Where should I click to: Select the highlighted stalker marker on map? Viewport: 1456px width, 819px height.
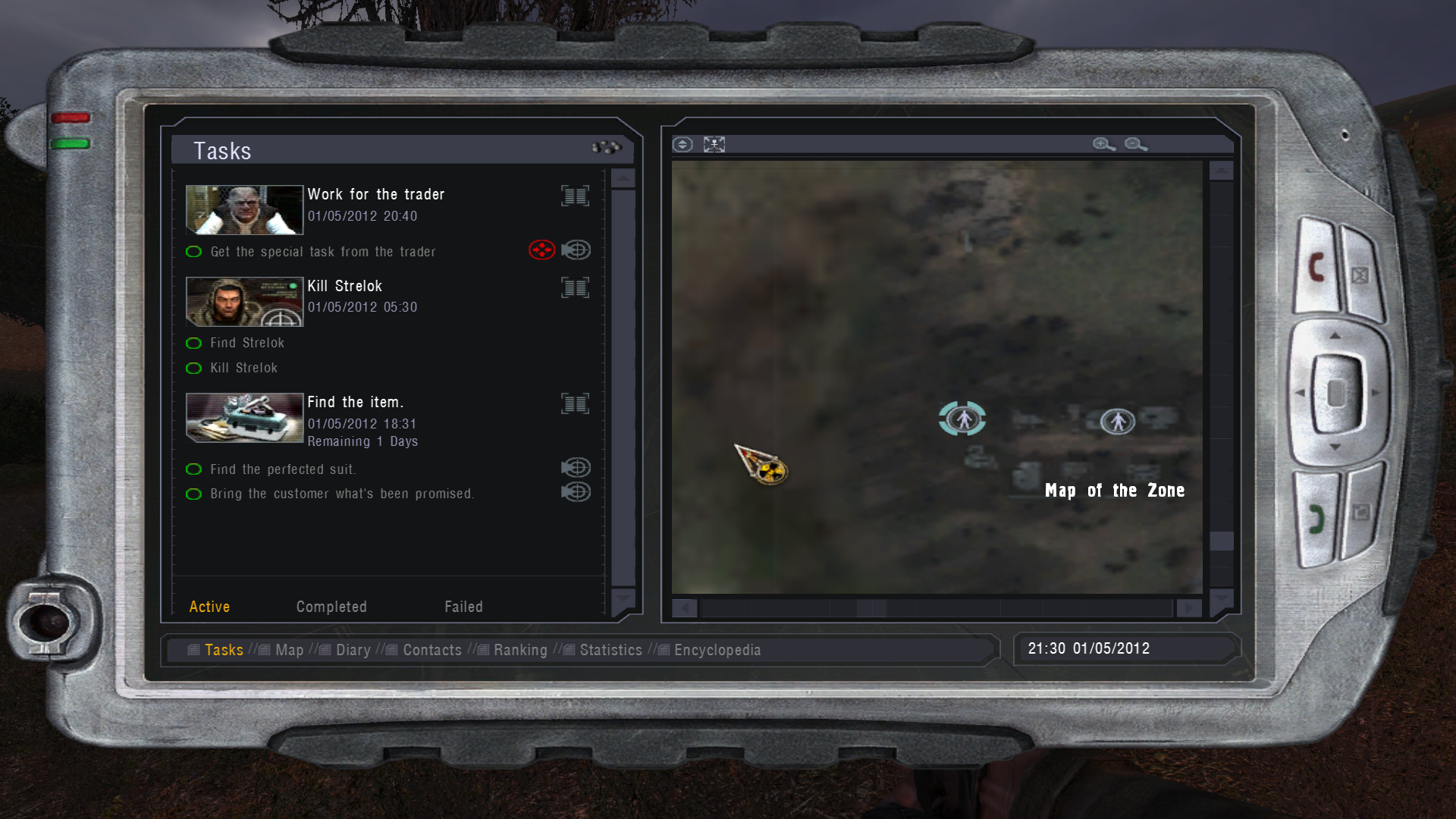point(962,419)
